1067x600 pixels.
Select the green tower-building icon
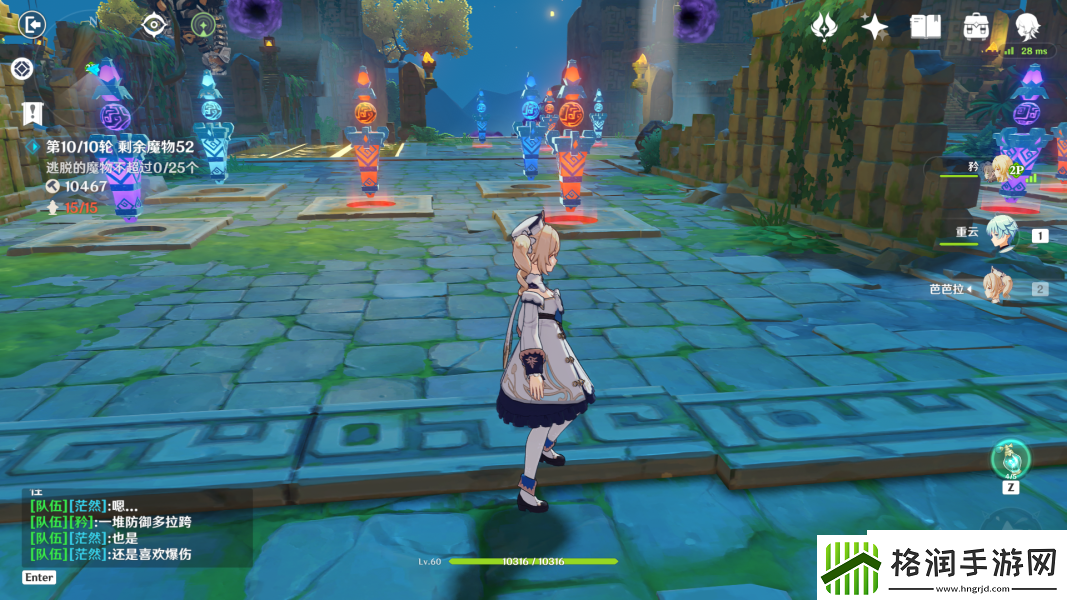tap(204, 25)
